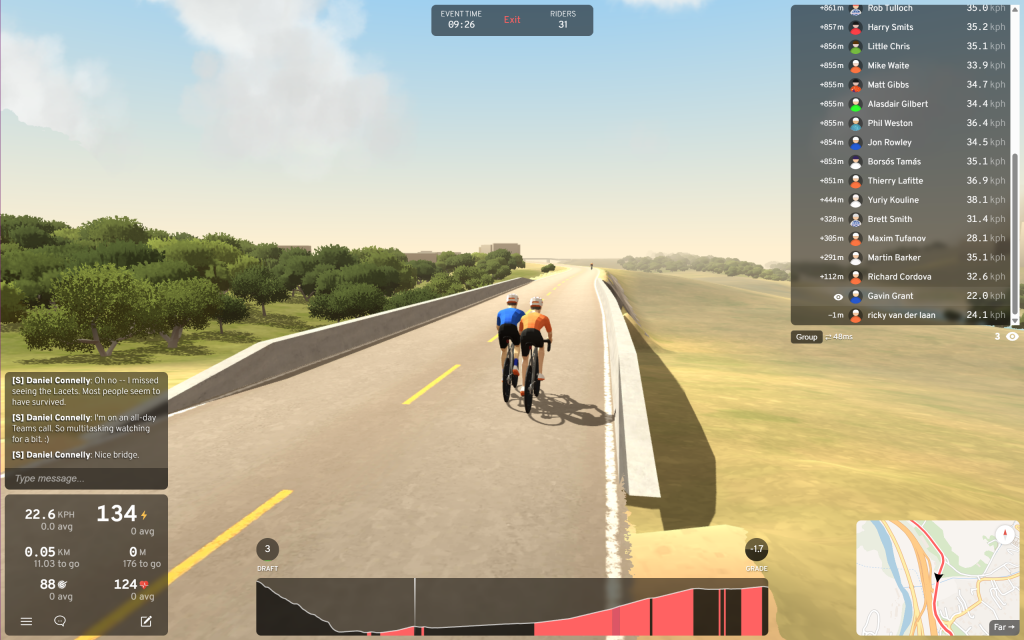Screen dimensions: 1024x640
Task: Click the elevation profile bar
Action: pyautogui.click(x=512, y=607)
